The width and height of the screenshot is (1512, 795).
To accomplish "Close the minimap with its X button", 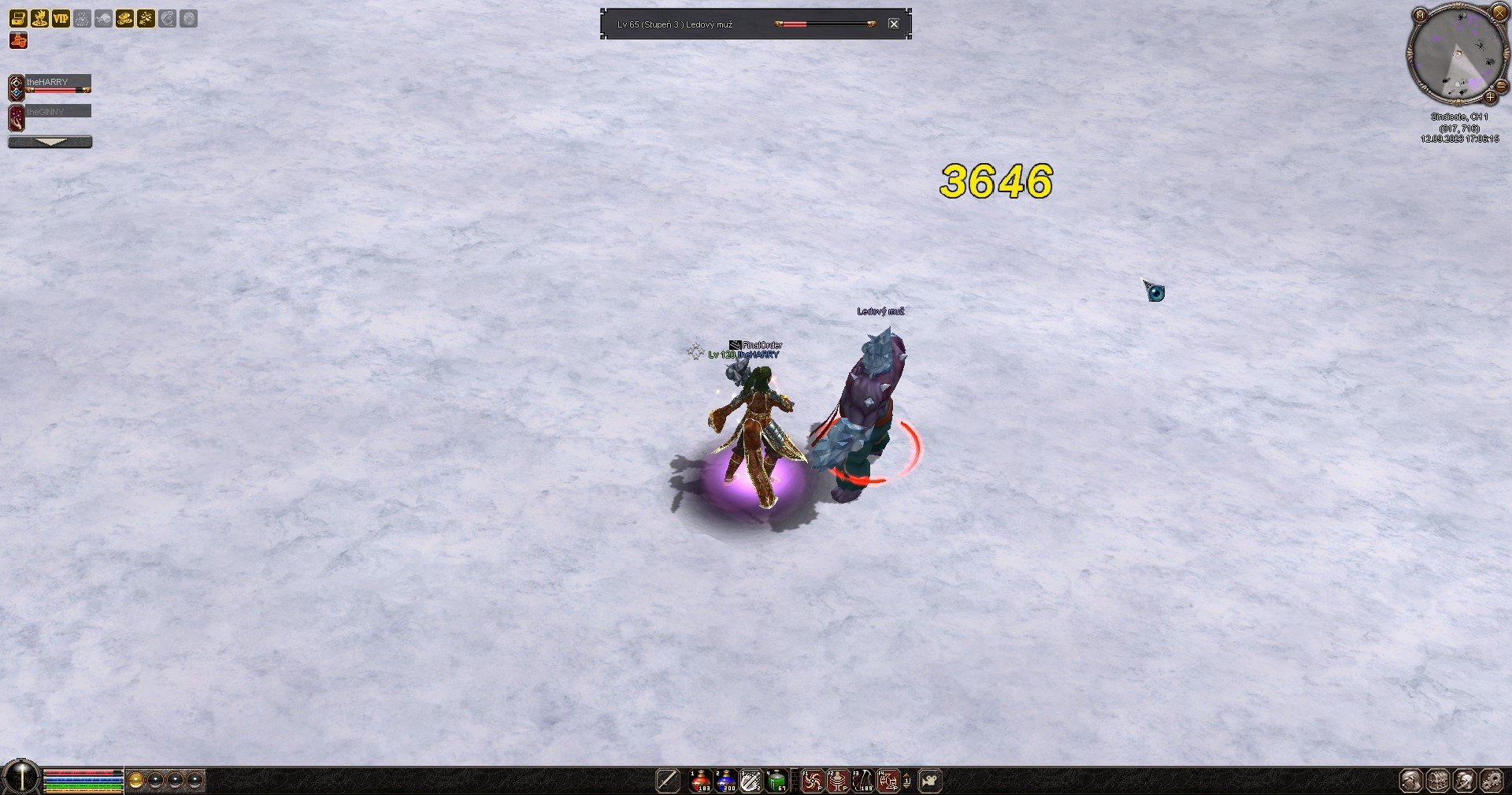I will [1499, 13].
